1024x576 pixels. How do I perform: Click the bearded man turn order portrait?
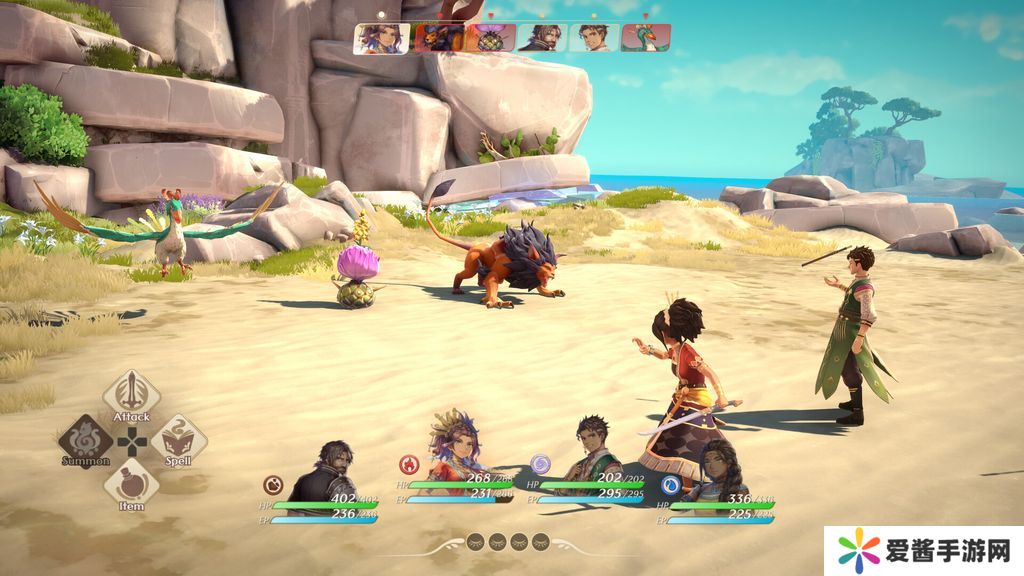[x=542, y=38]
